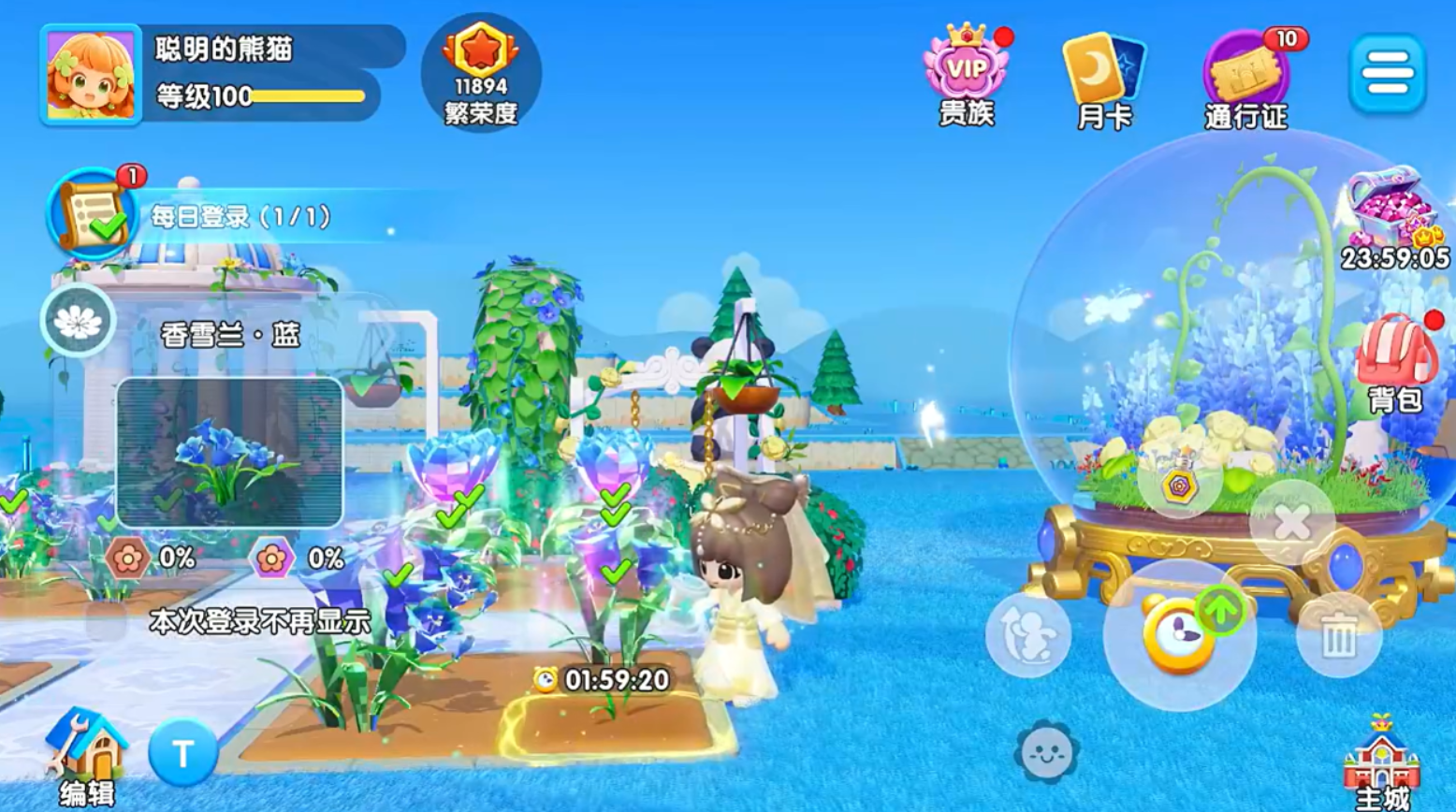
Task: Enable 本次登录不再显示 option
Action: click(260, 618)
